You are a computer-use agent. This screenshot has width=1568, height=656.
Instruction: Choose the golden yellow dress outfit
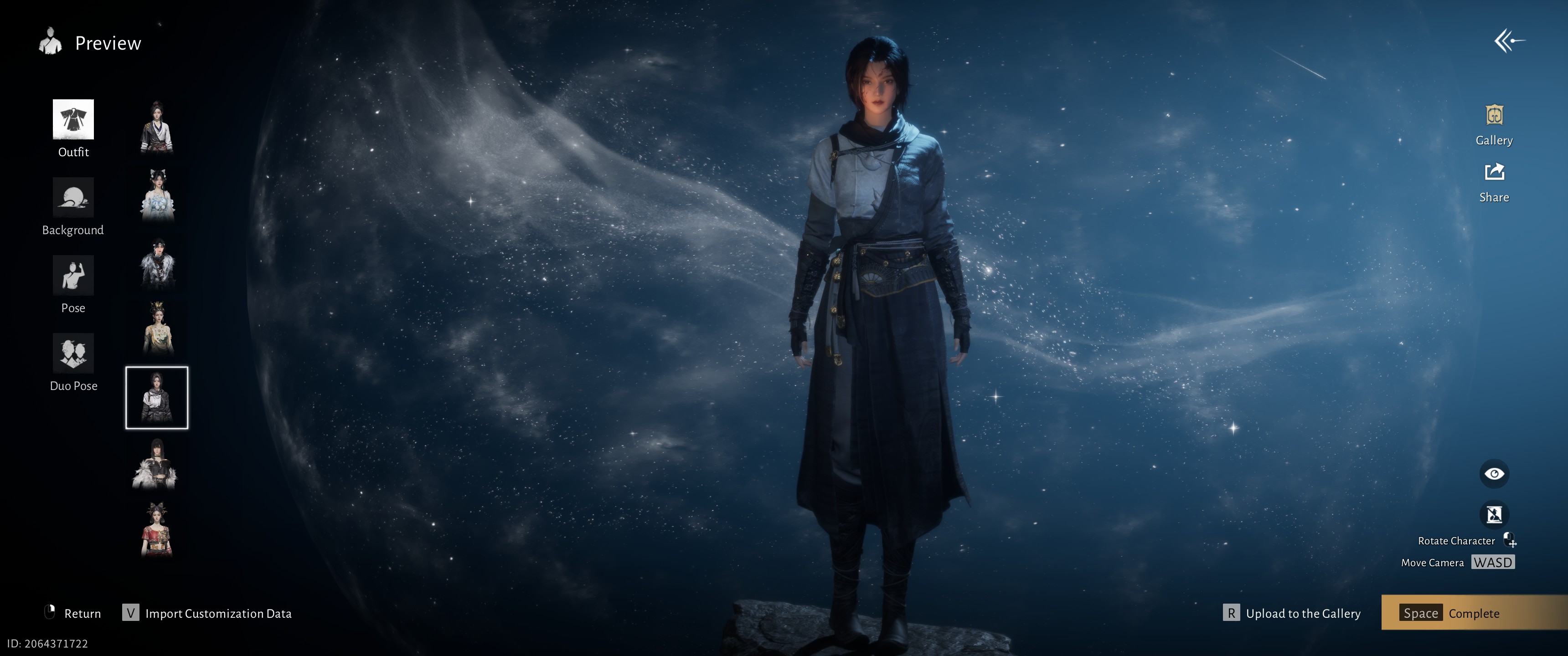coord(157,328)
